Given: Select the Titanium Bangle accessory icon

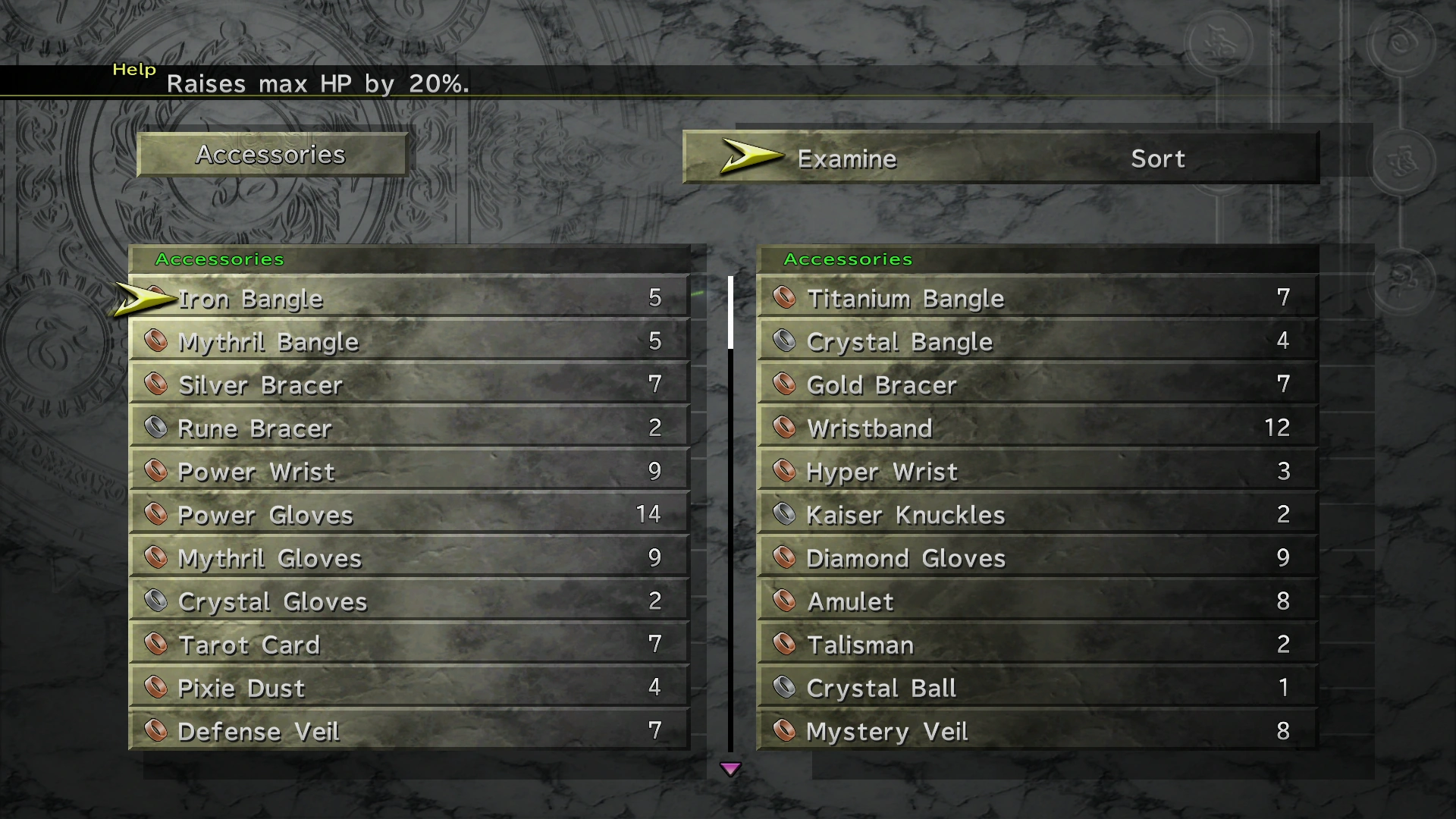Looking at the screenshot, I should (785, 298).
